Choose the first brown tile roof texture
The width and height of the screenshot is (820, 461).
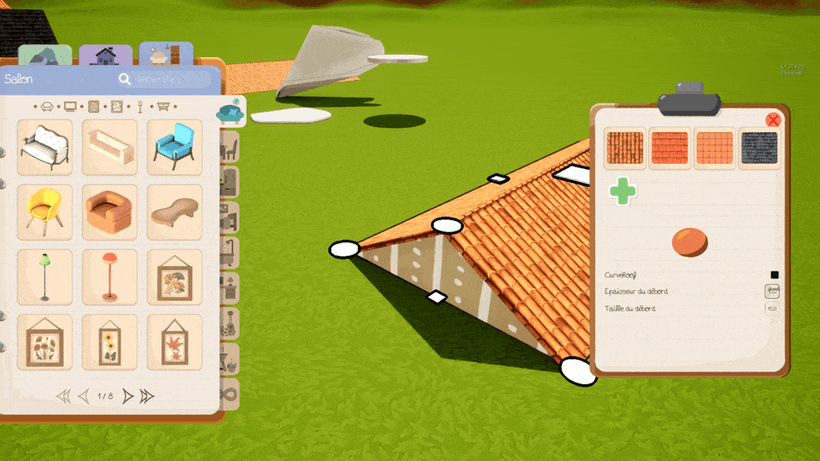pyautogui.click(x=626, y=146)
